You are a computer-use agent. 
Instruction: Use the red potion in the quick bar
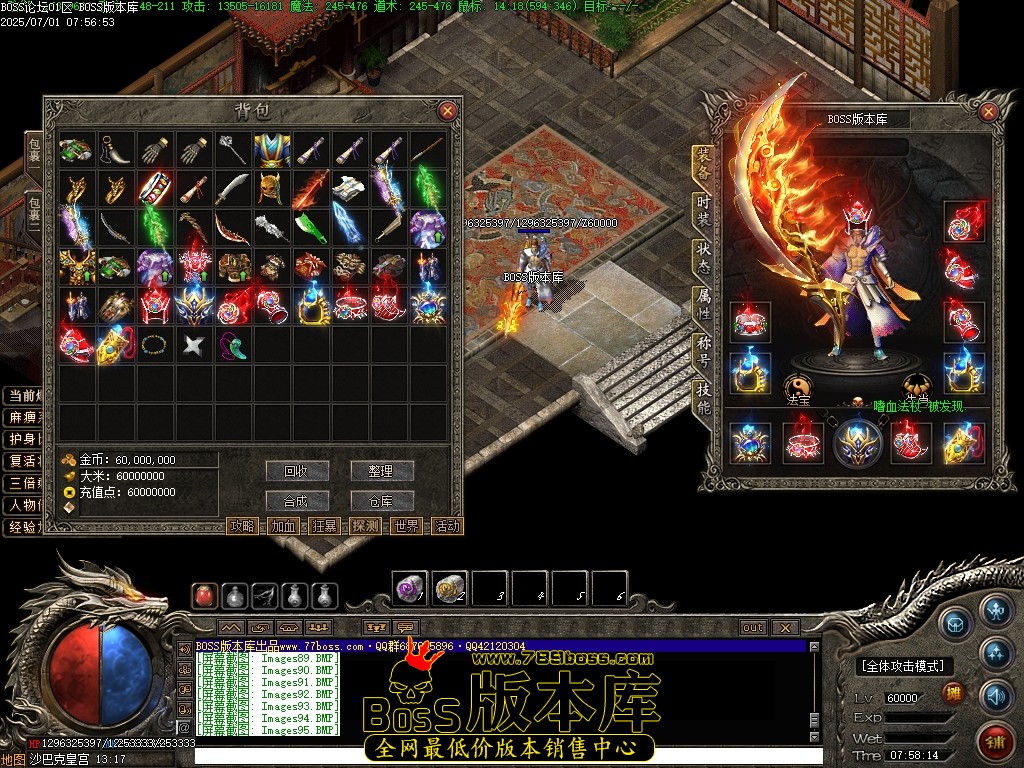206,596
